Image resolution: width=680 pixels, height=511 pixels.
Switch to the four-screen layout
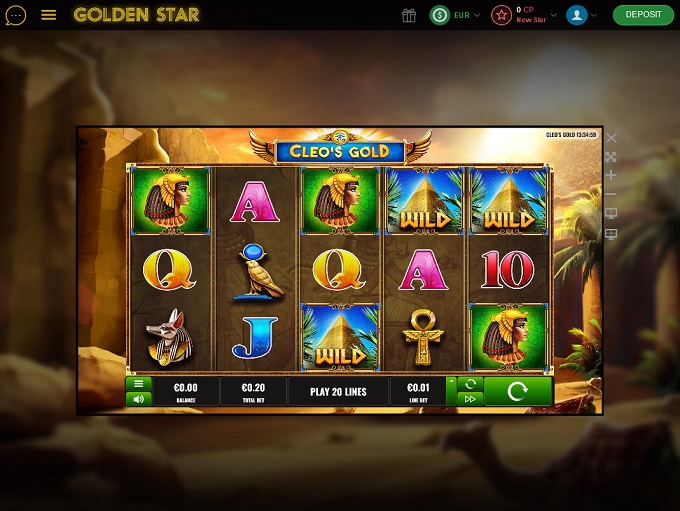612,234
